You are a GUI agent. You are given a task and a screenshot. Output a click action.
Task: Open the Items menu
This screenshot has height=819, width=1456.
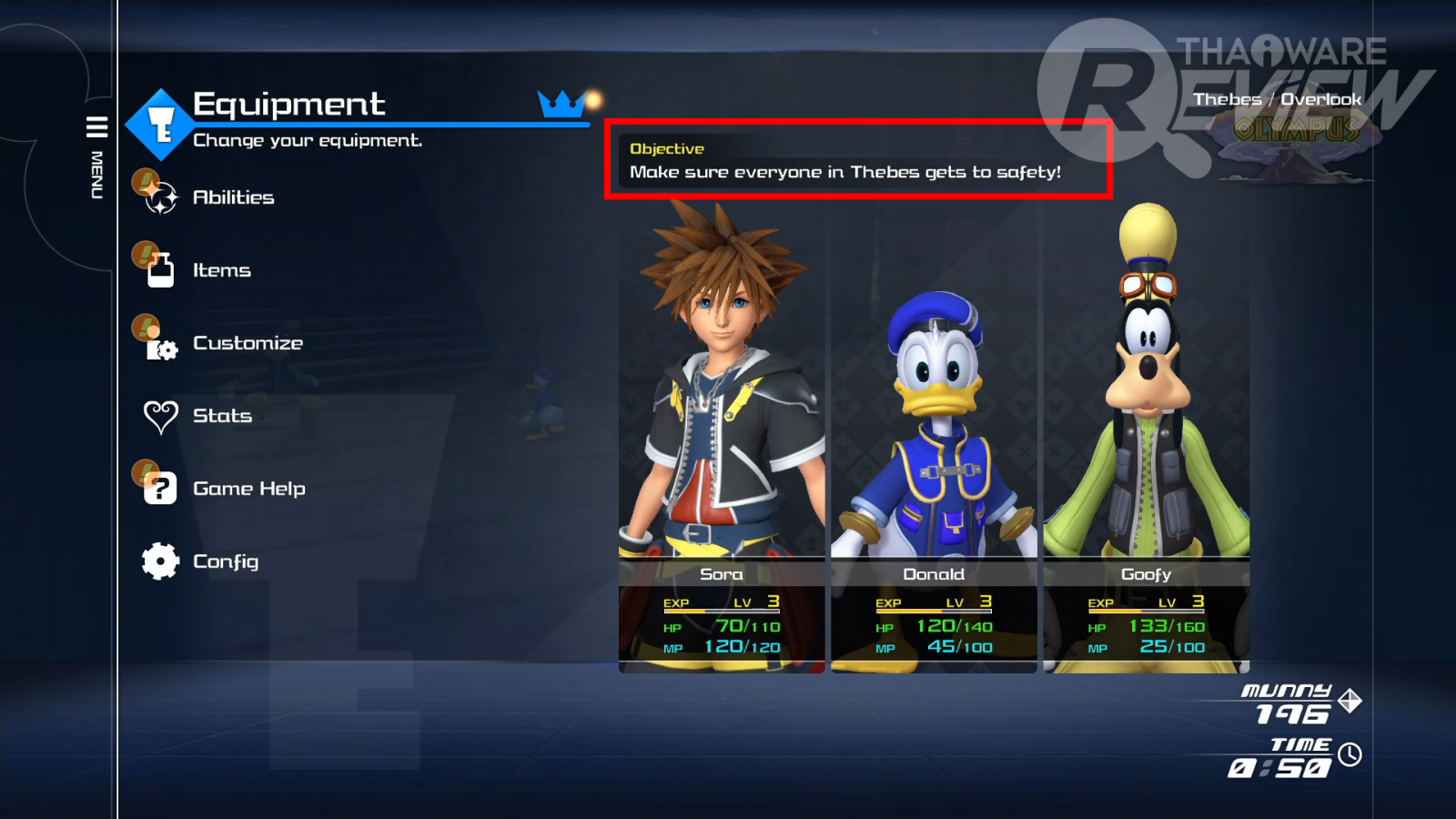tap(221, 270)
